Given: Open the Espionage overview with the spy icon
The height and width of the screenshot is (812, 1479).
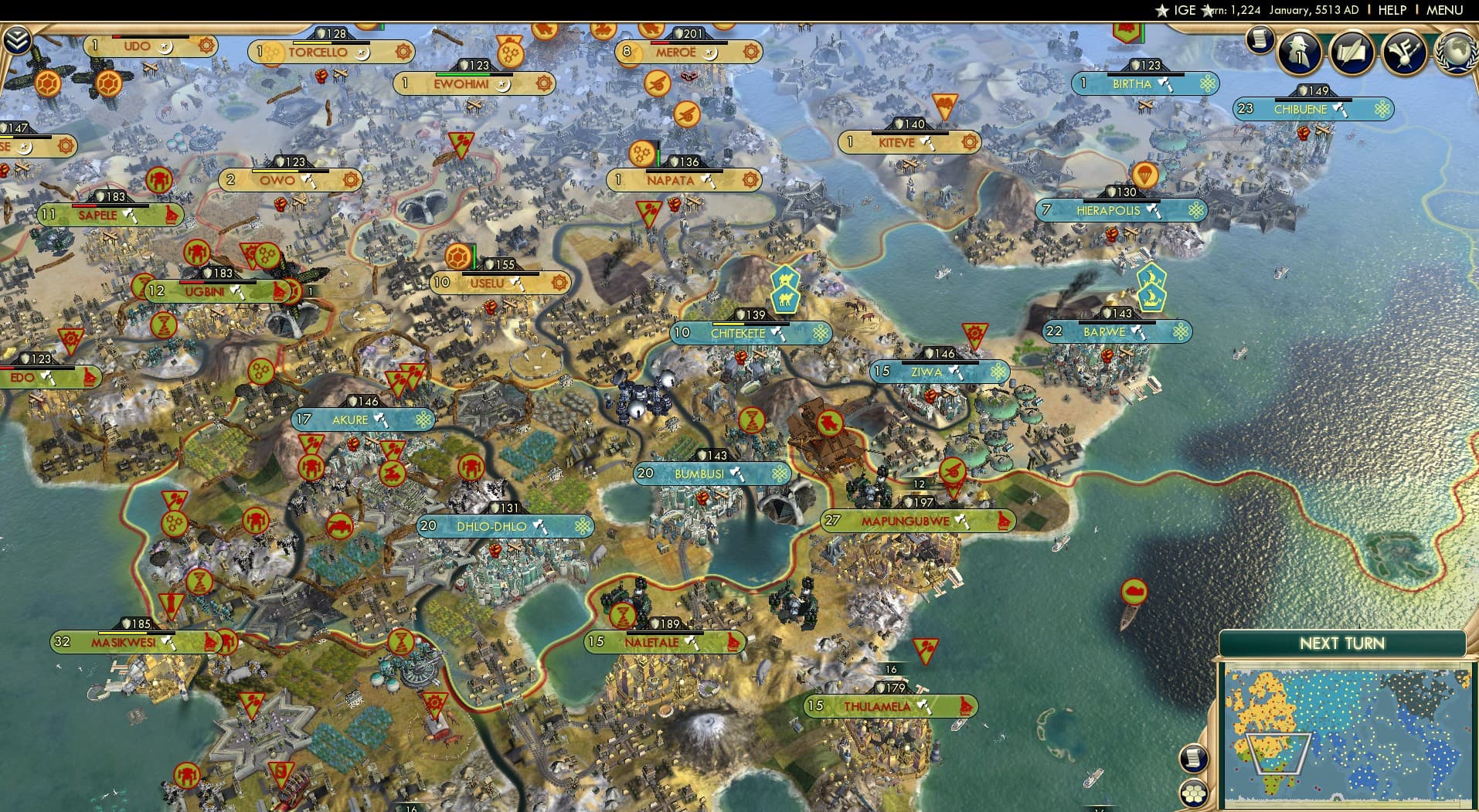Looking at the screenshot, I should point(1299,53).
